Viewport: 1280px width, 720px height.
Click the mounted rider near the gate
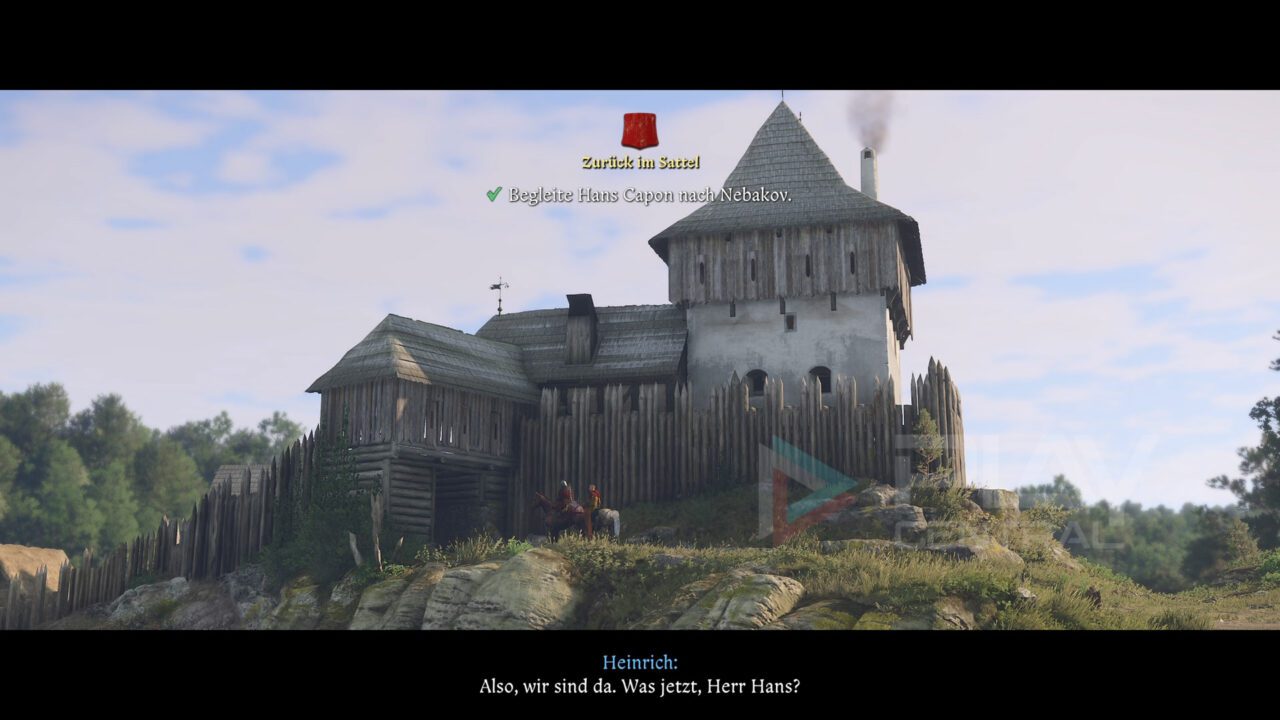[566, 492]
